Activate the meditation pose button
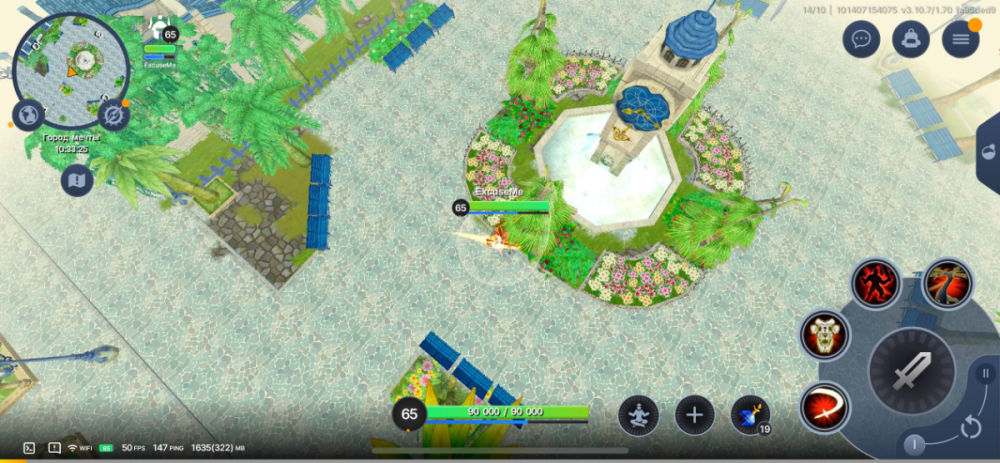Screen dimensions: 1000x463 638,415
